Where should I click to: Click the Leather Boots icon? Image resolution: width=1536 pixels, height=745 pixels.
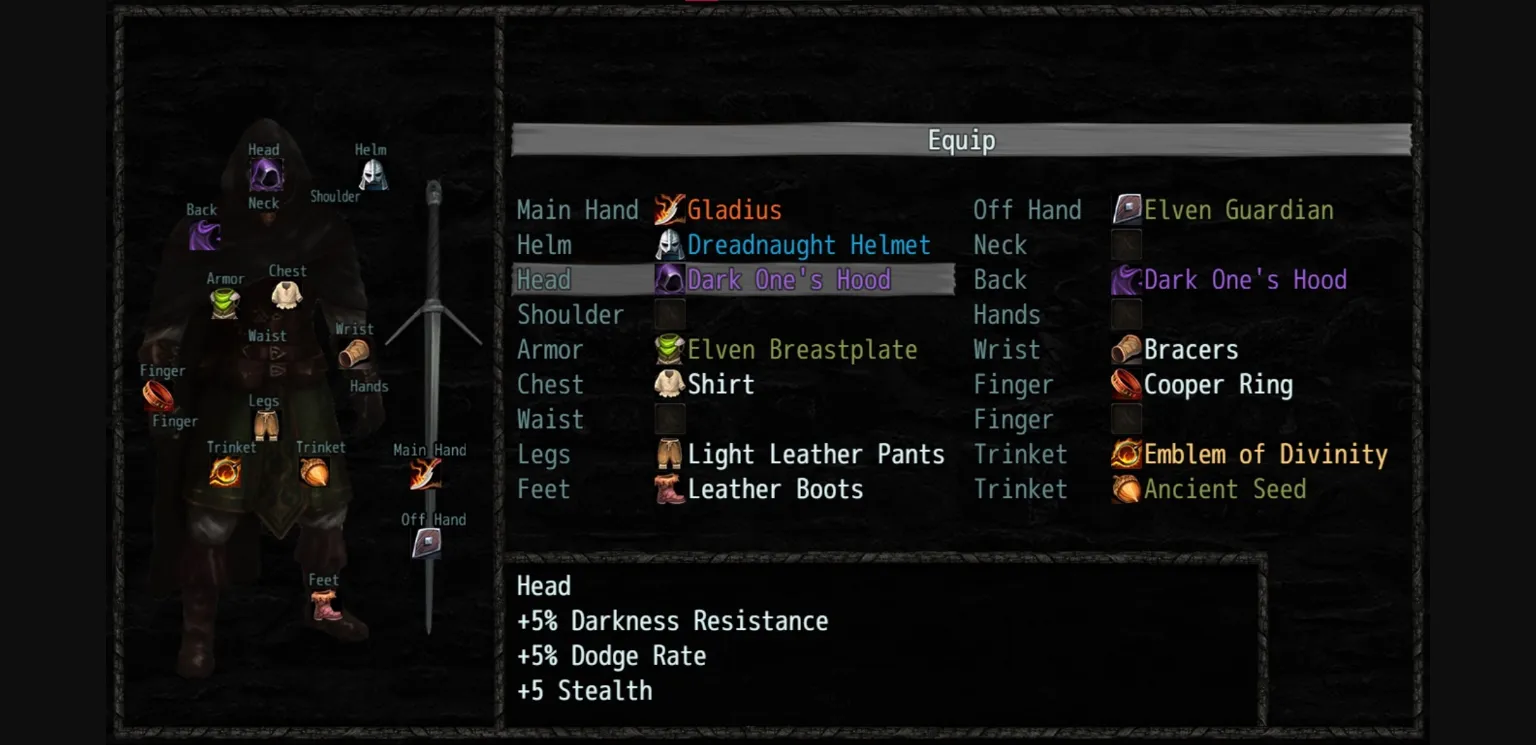670,489
